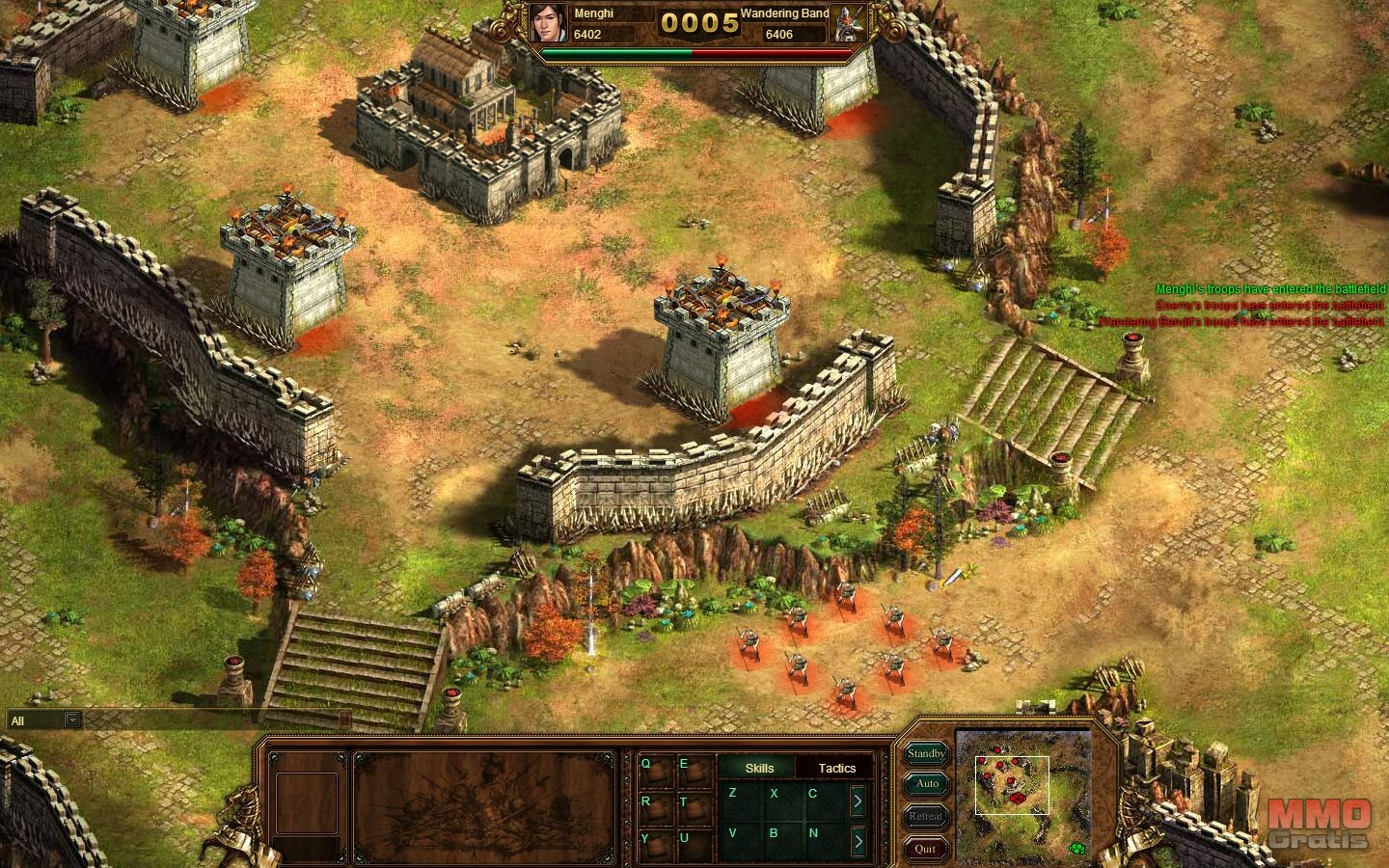Select the item slot labeled E

click(x=691, y=770)
